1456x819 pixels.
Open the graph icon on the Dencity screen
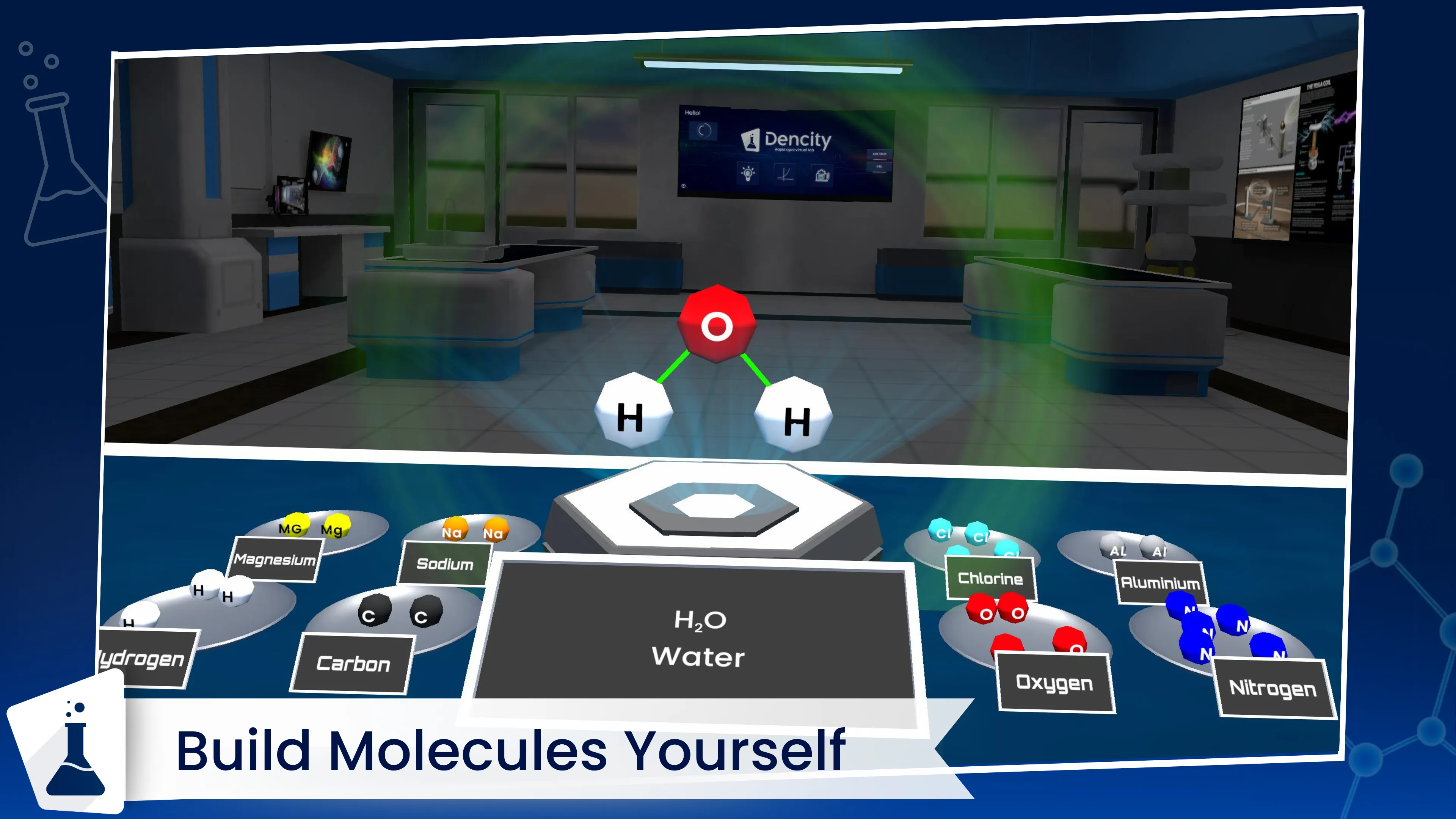(784, 175)
